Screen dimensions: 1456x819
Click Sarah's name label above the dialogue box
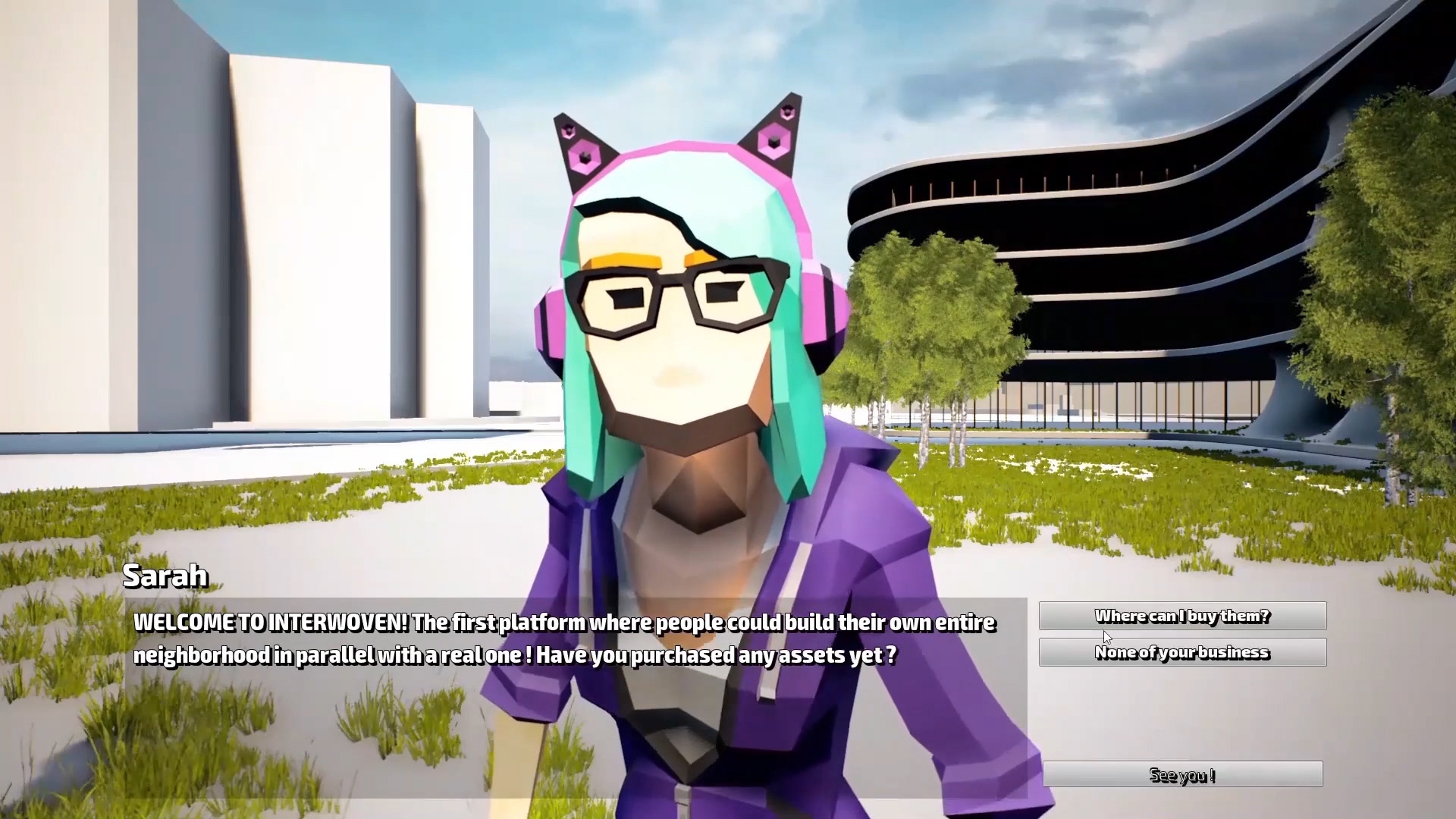click(166, 576)
